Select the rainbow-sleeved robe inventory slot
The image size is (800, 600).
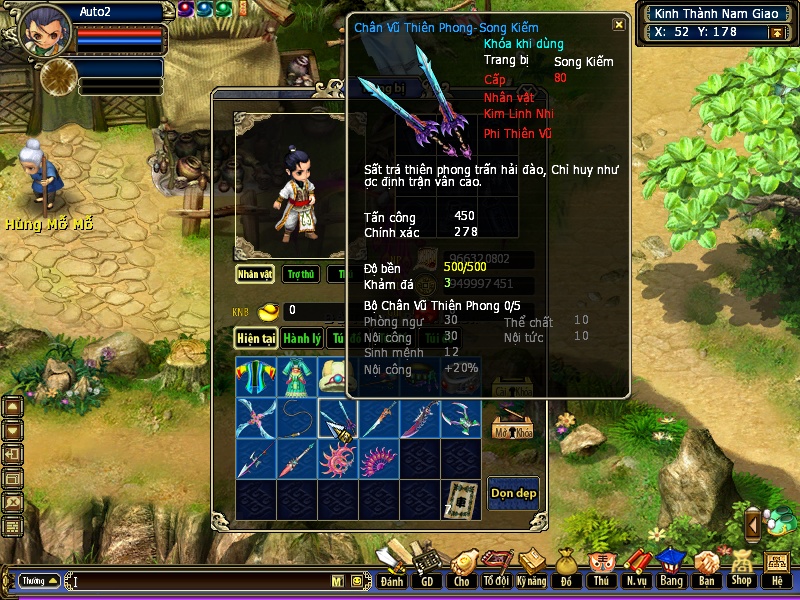[x=255, y=378]
